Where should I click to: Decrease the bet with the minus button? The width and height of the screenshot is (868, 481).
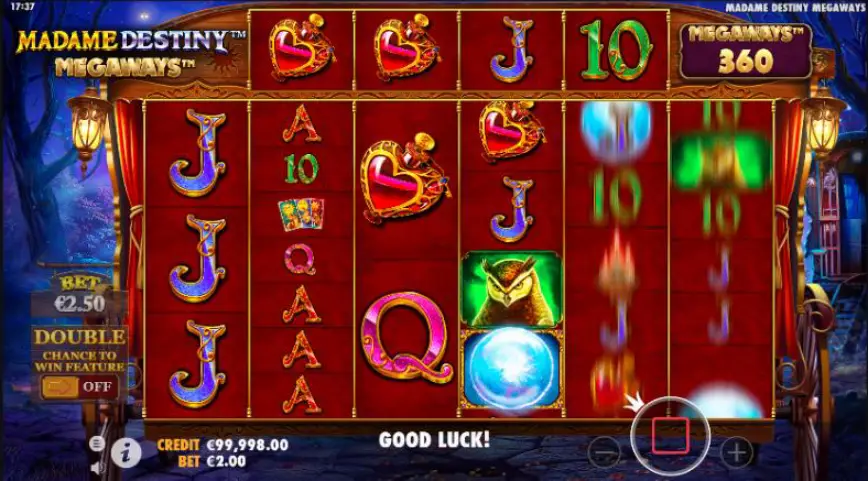[604, 452]
